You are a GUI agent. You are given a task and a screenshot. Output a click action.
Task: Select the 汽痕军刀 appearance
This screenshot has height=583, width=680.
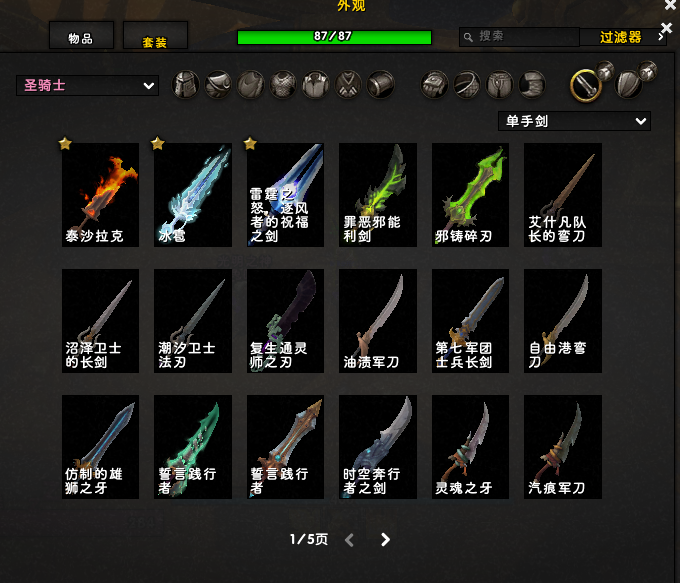(563, 446)
